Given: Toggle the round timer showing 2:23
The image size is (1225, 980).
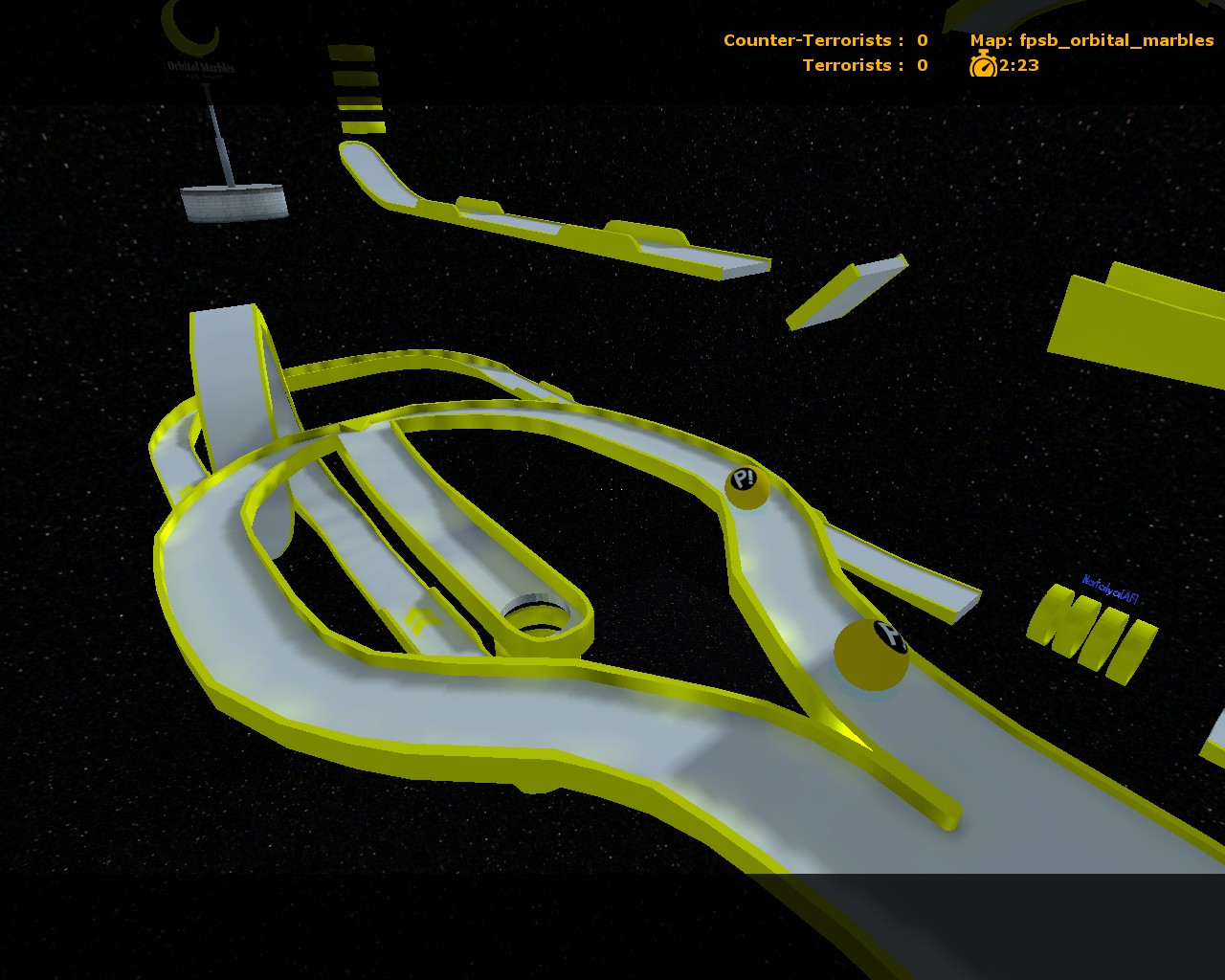Looking at the screenshot, I should [x=1017, y=67].
